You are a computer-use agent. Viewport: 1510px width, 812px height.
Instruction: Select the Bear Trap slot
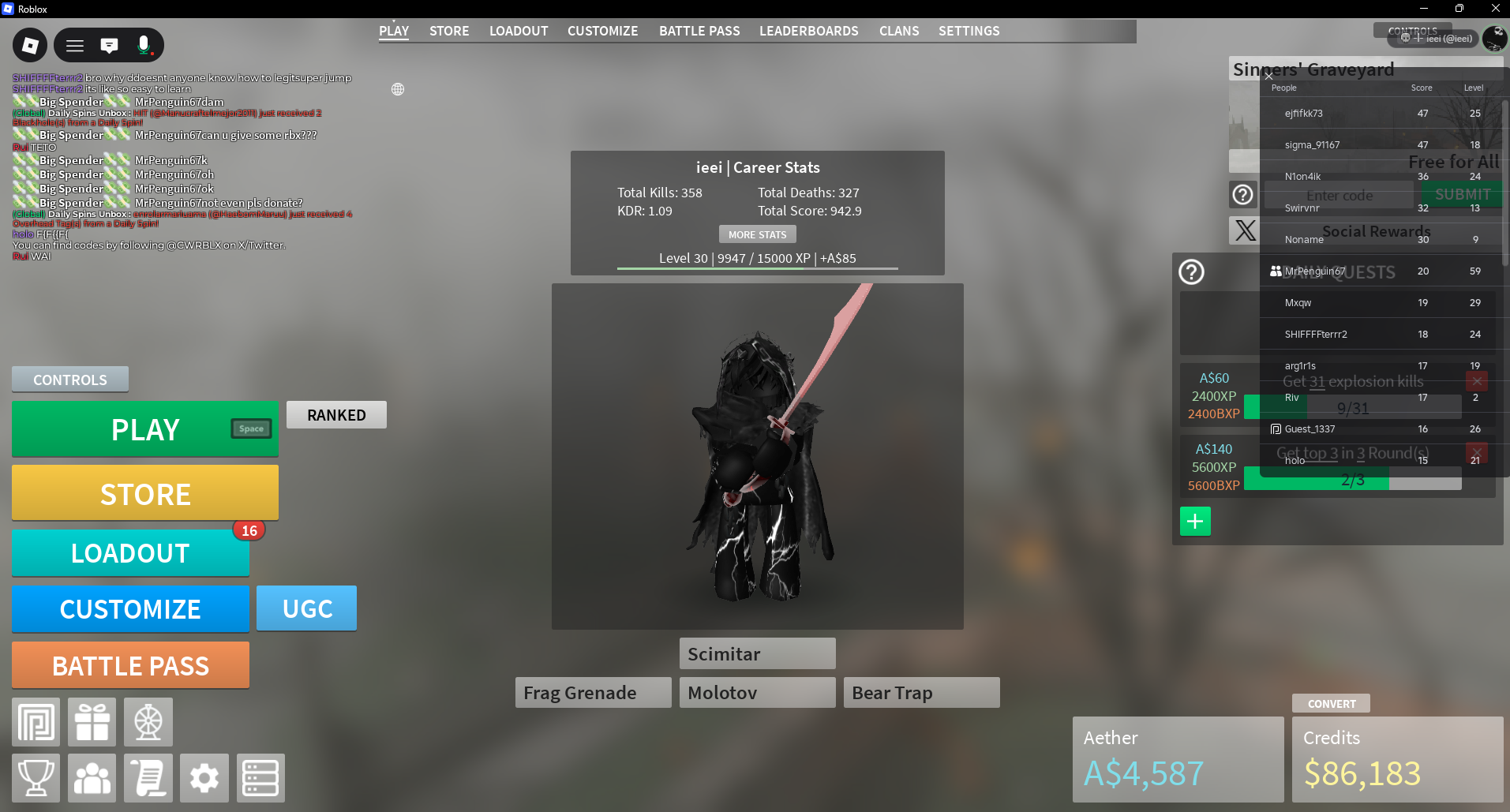coord(921,693)
